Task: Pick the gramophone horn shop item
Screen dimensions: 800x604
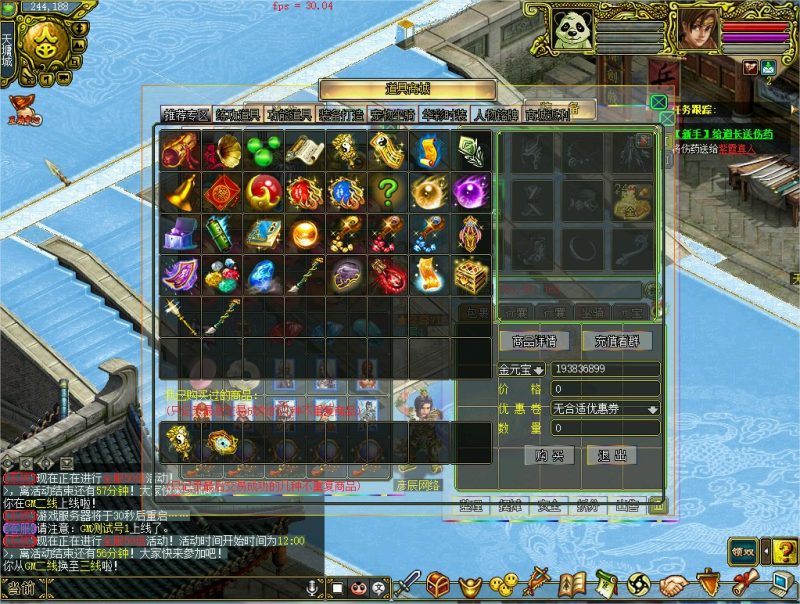Action: tap(220, 150)
